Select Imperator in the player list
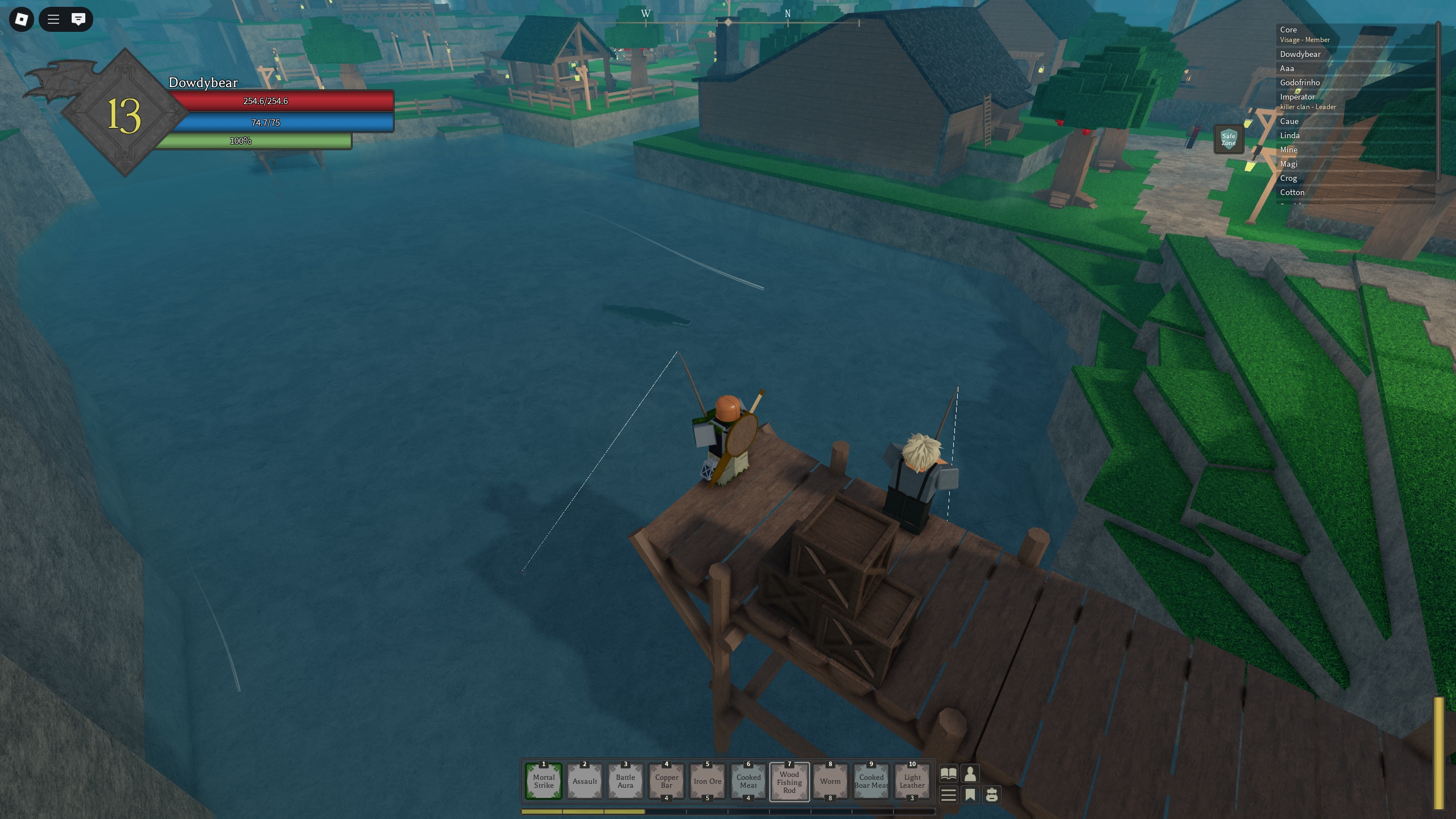The image size is (1456, 819). [1298, 97]
